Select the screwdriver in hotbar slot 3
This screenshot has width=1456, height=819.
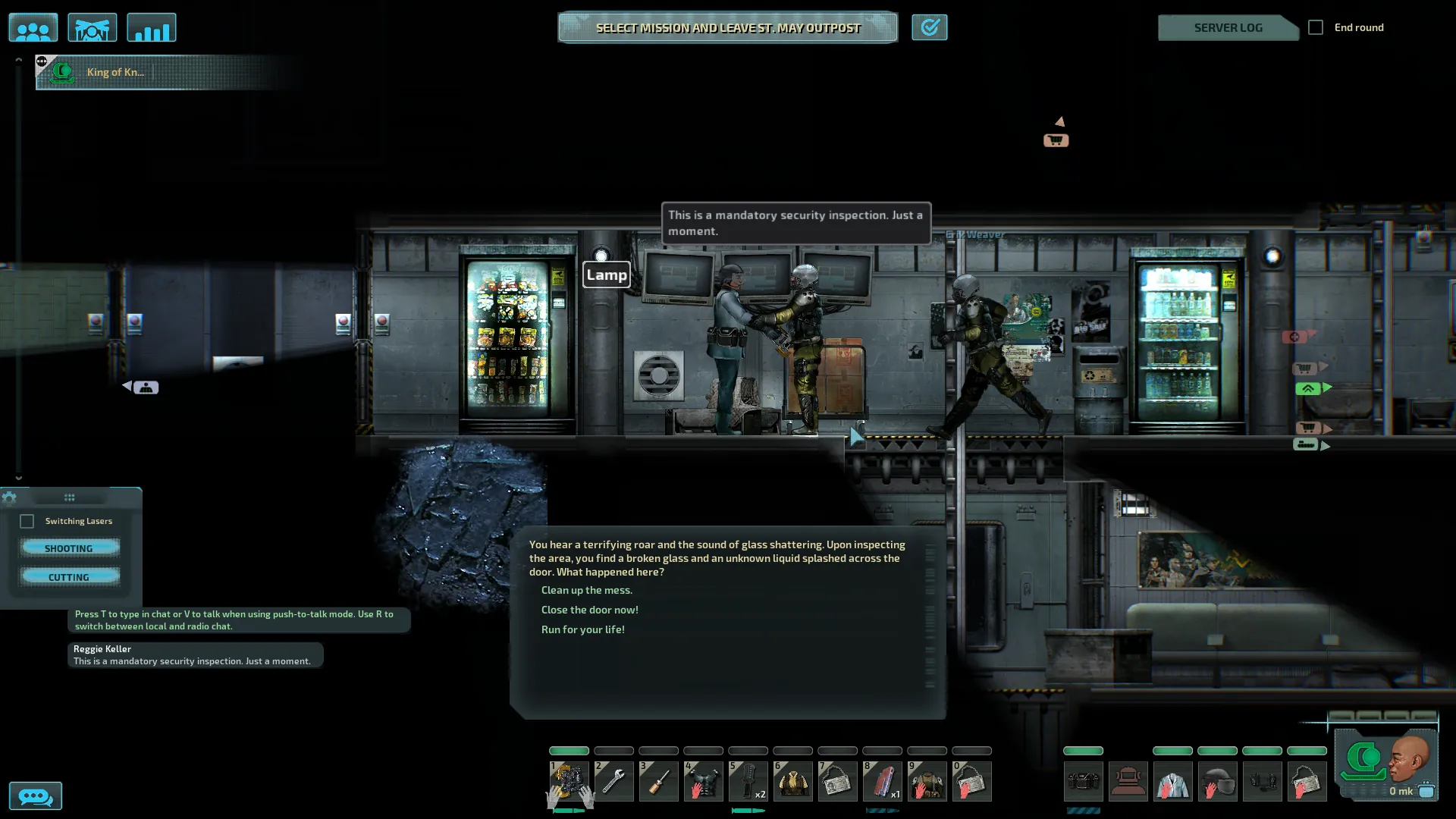pyautogui.click(x=658, y=781)
